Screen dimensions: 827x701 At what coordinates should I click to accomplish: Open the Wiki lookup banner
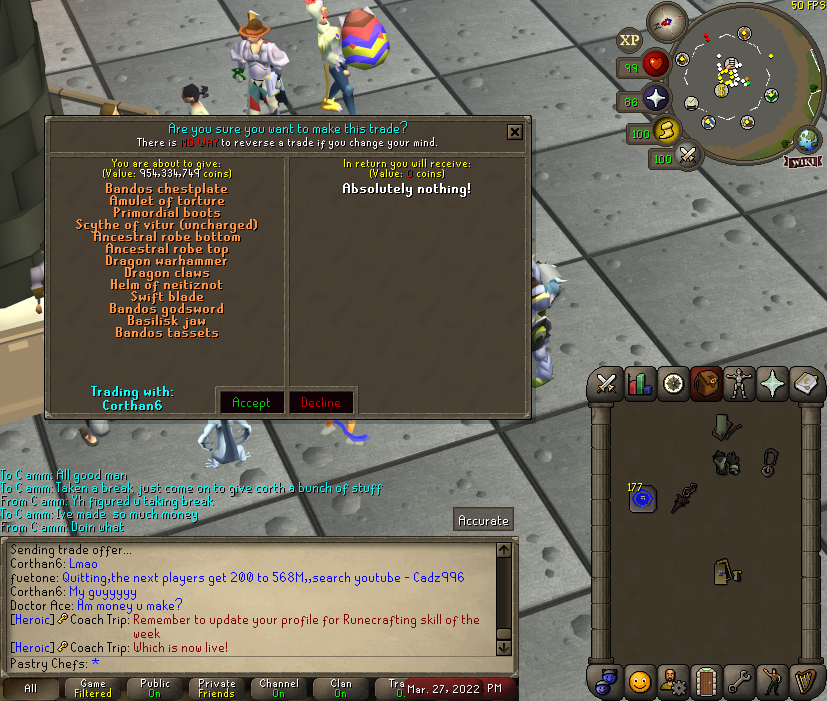(x=805, y=161)
